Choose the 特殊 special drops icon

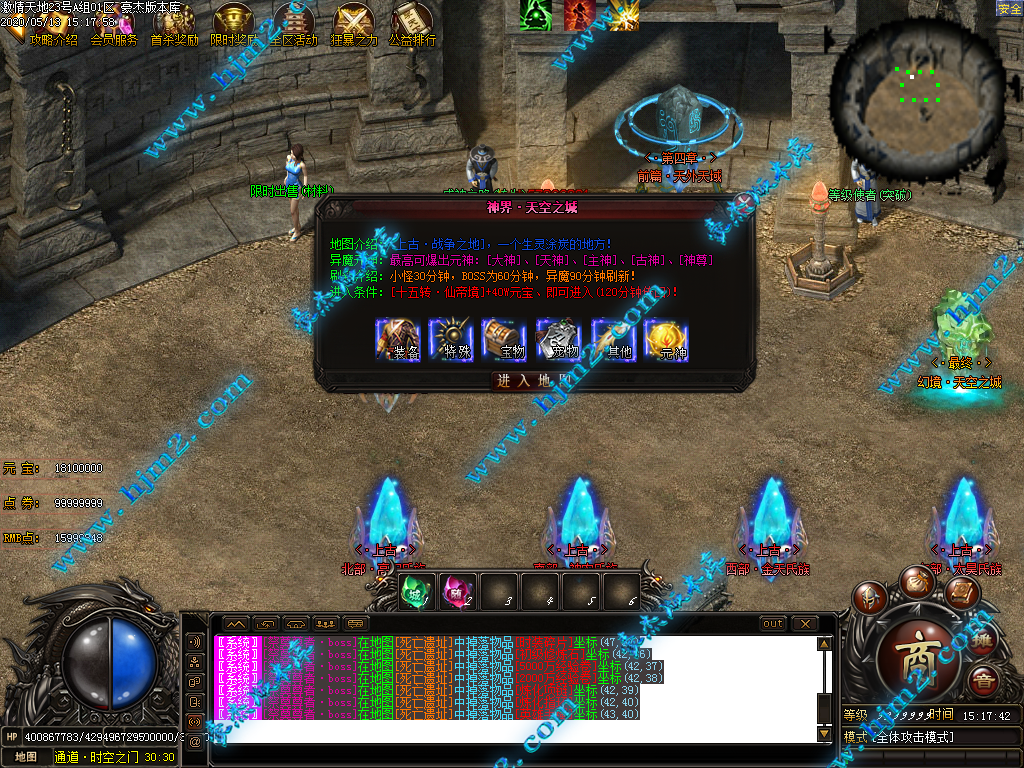pos(451,339)
